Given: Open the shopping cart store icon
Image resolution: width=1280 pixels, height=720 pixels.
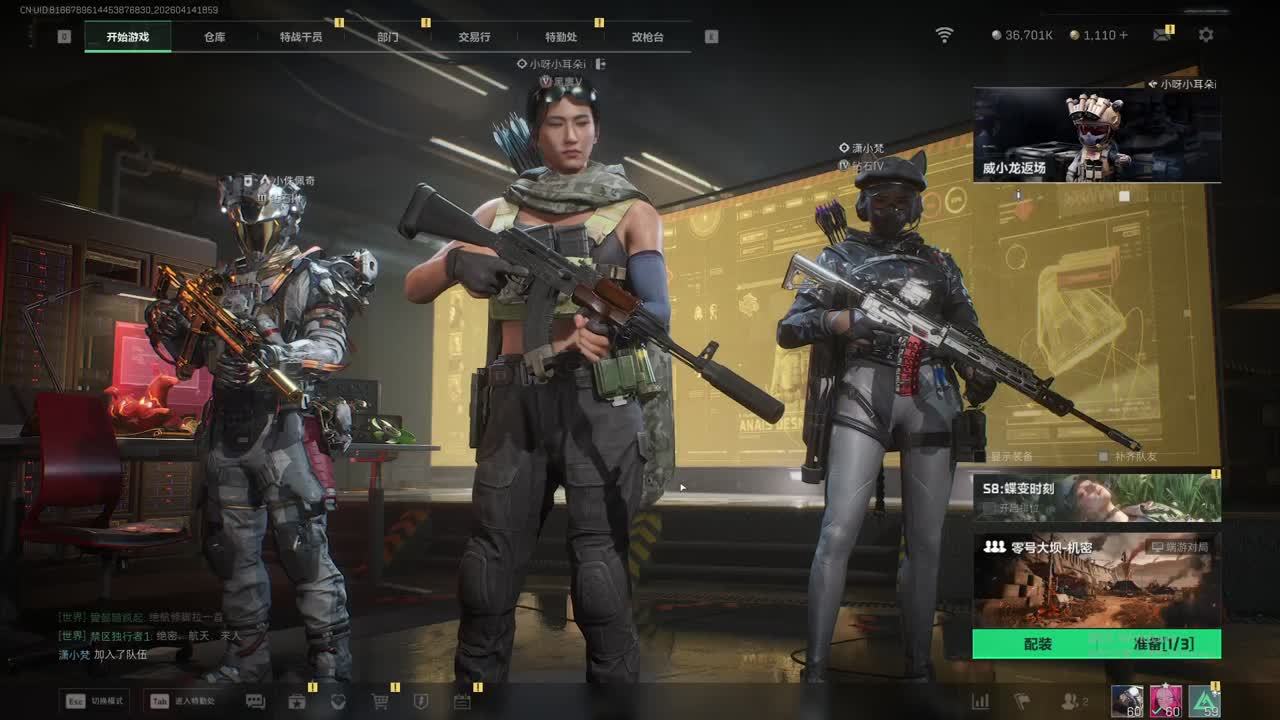Looking at the screenshot, I should (380, 701).
